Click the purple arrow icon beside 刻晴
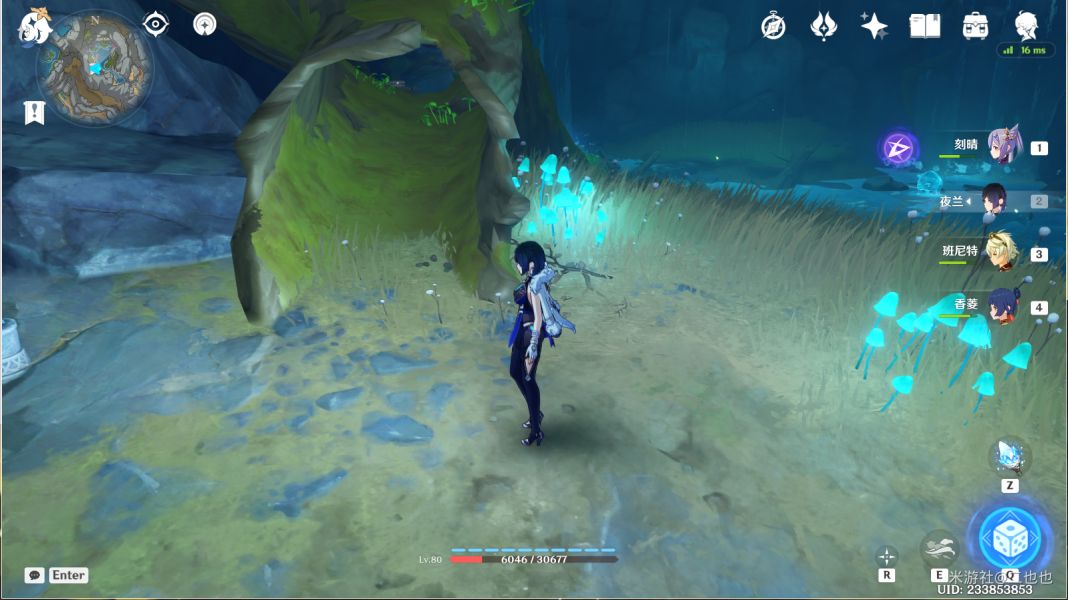 898,149
